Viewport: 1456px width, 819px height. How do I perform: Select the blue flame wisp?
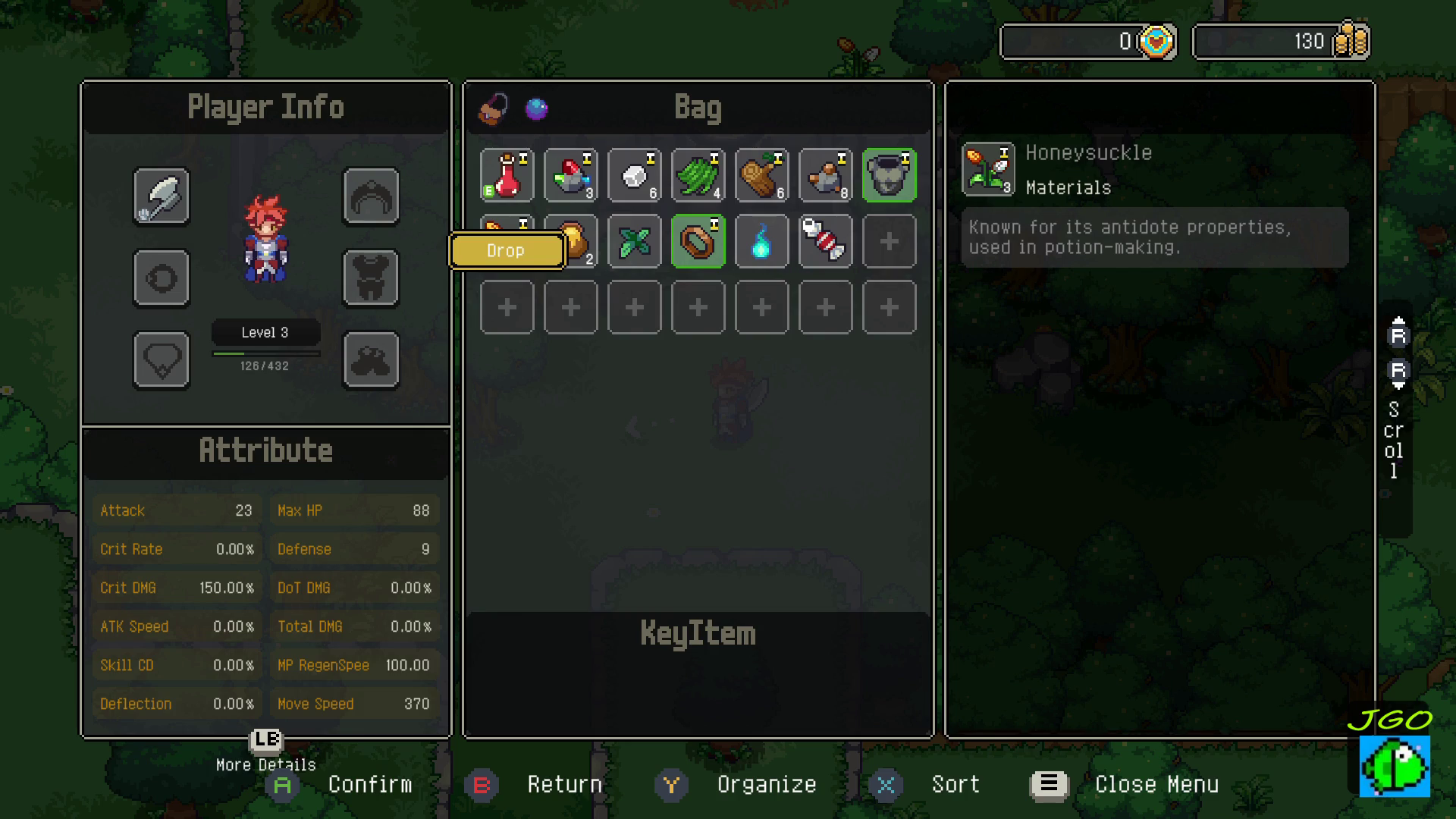pyautogui.click(x=762, y=242)
